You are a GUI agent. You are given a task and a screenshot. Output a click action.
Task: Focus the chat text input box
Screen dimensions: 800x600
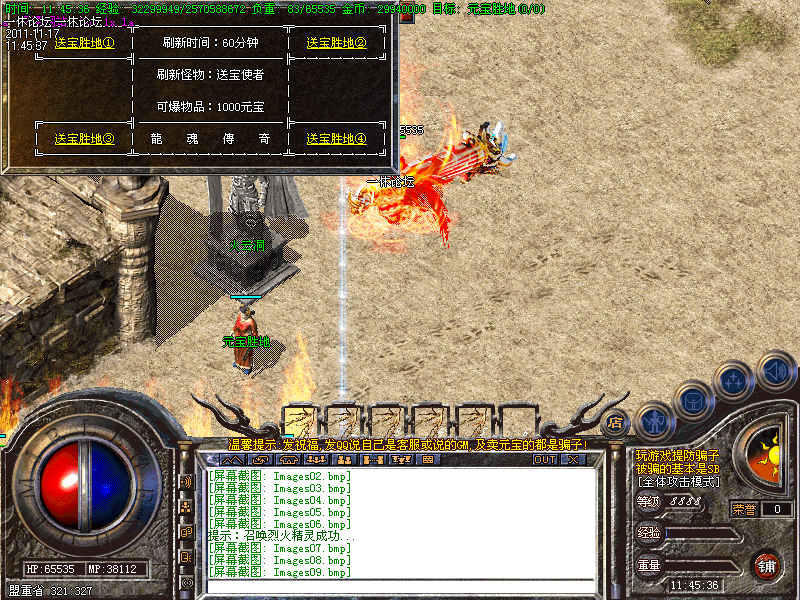(400, 587)
